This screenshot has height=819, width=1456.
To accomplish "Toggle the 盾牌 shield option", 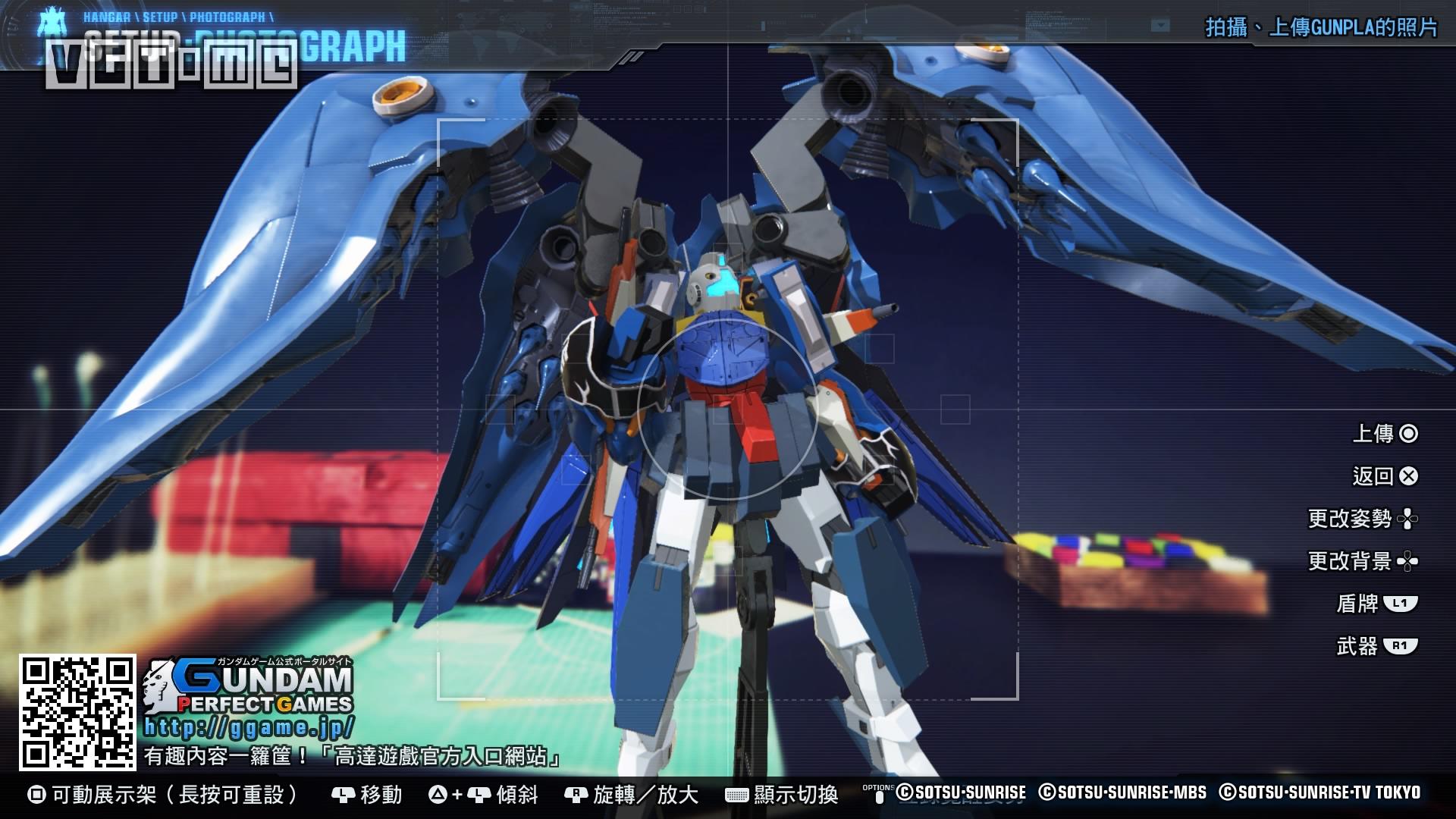I will click(1376, 604).
